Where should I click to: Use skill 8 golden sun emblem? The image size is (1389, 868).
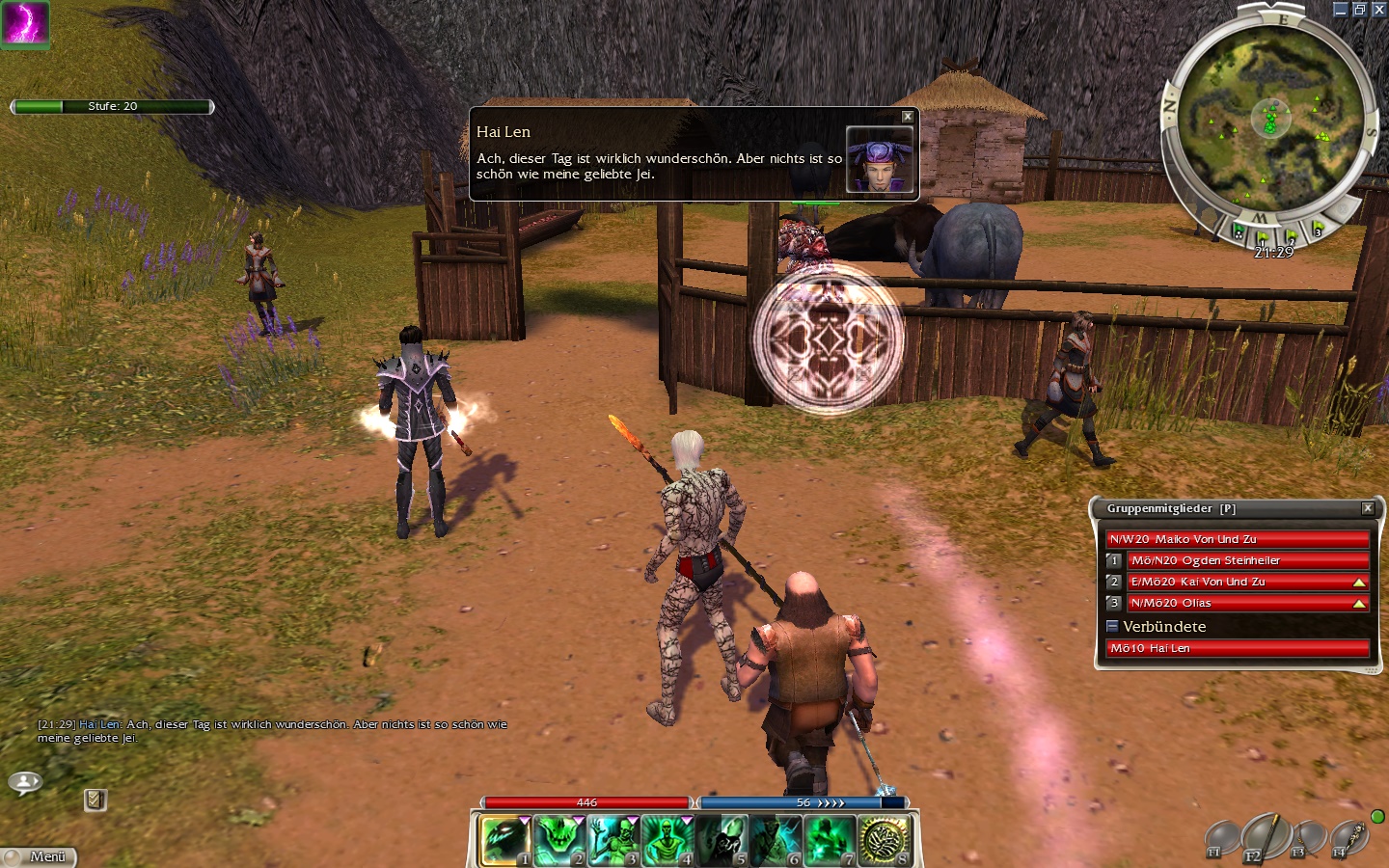point(883,840)
